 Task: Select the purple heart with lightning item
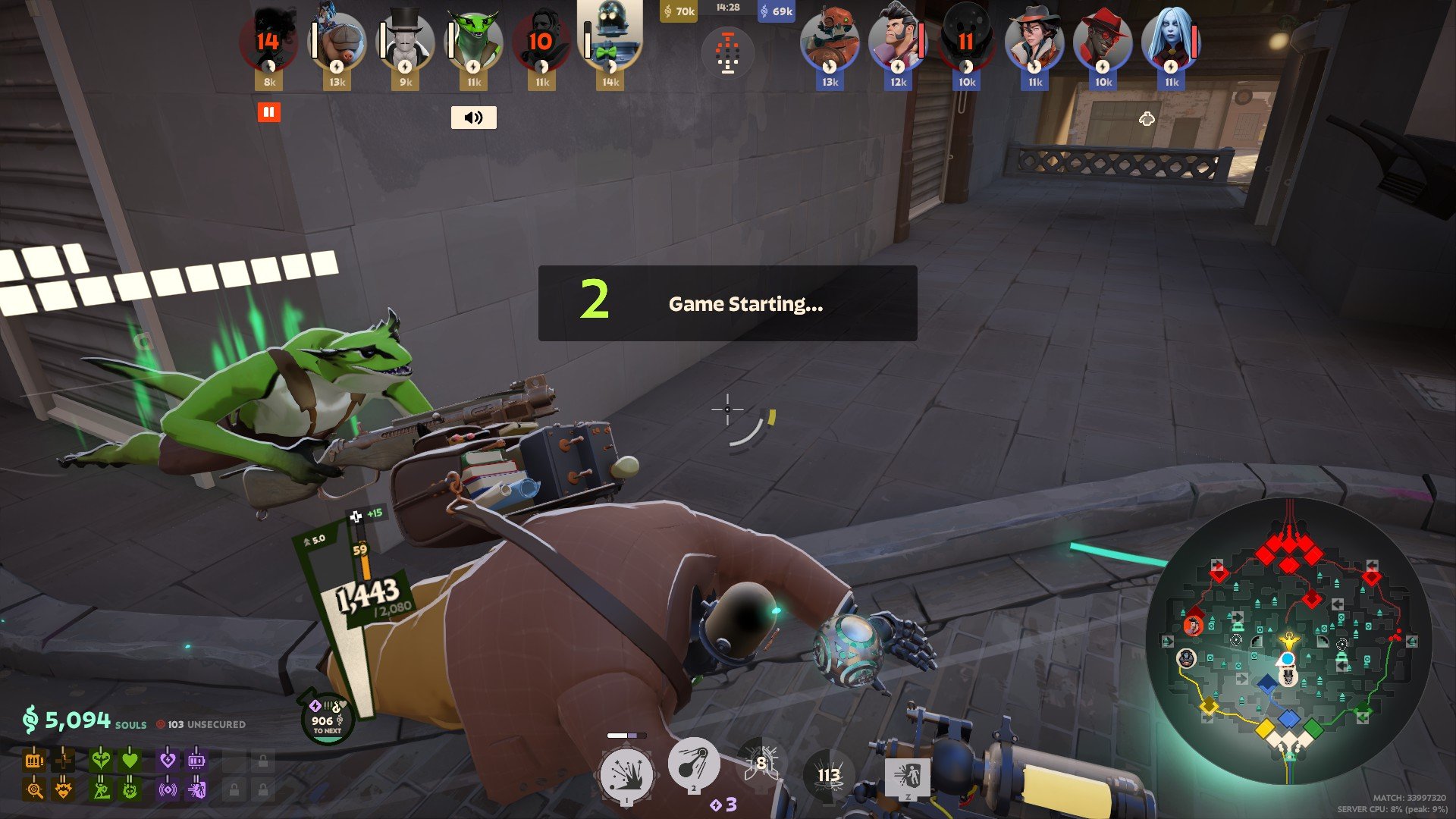[x=168, y=759]
